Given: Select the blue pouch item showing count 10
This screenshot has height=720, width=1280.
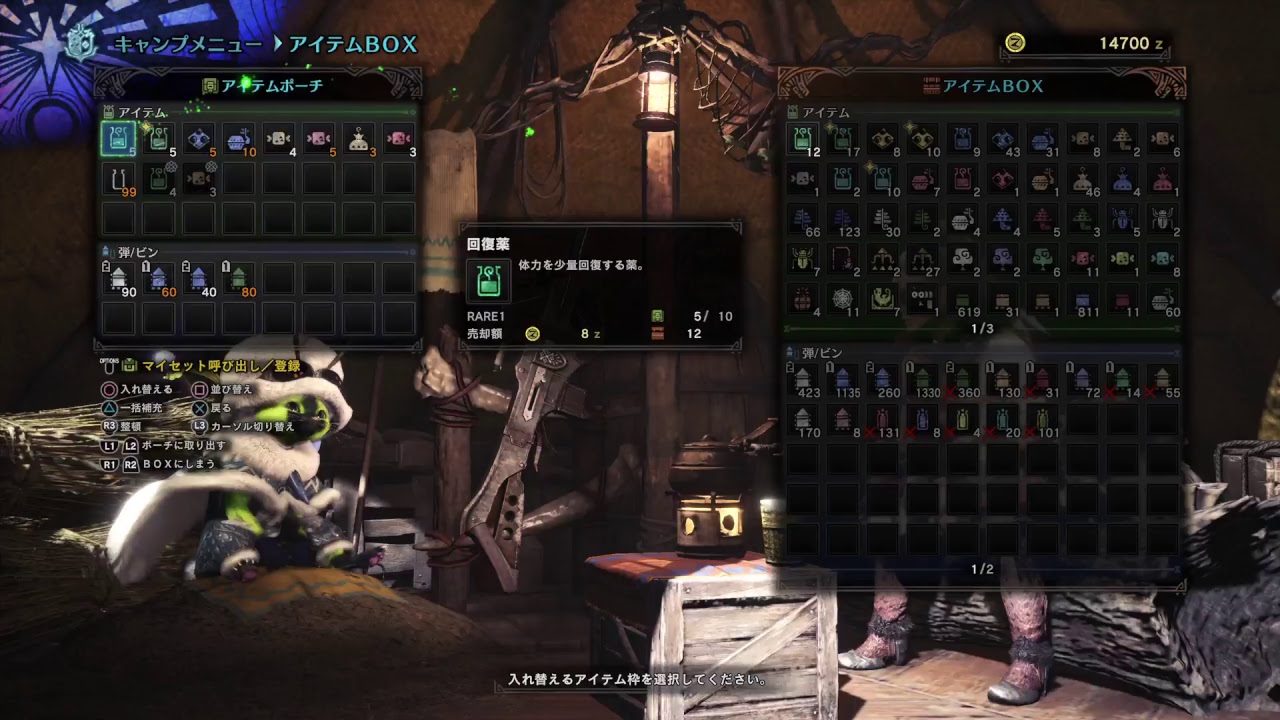Looking at the screenshot, I should click(x=238, y=140).
